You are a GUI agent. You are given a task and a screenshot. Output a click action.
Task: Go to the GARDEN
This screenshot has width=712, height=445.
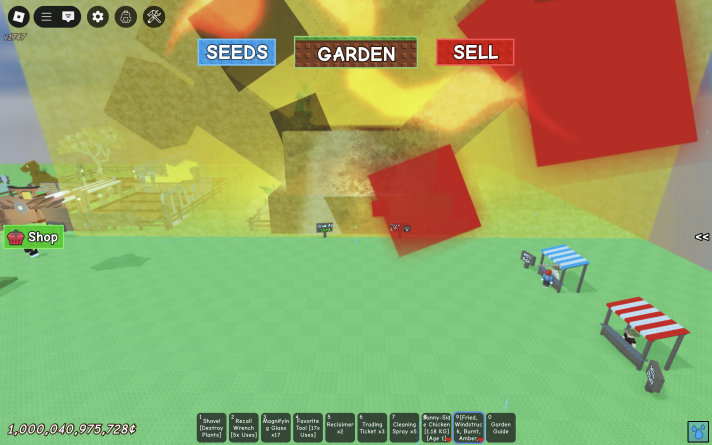coord(356,53)
